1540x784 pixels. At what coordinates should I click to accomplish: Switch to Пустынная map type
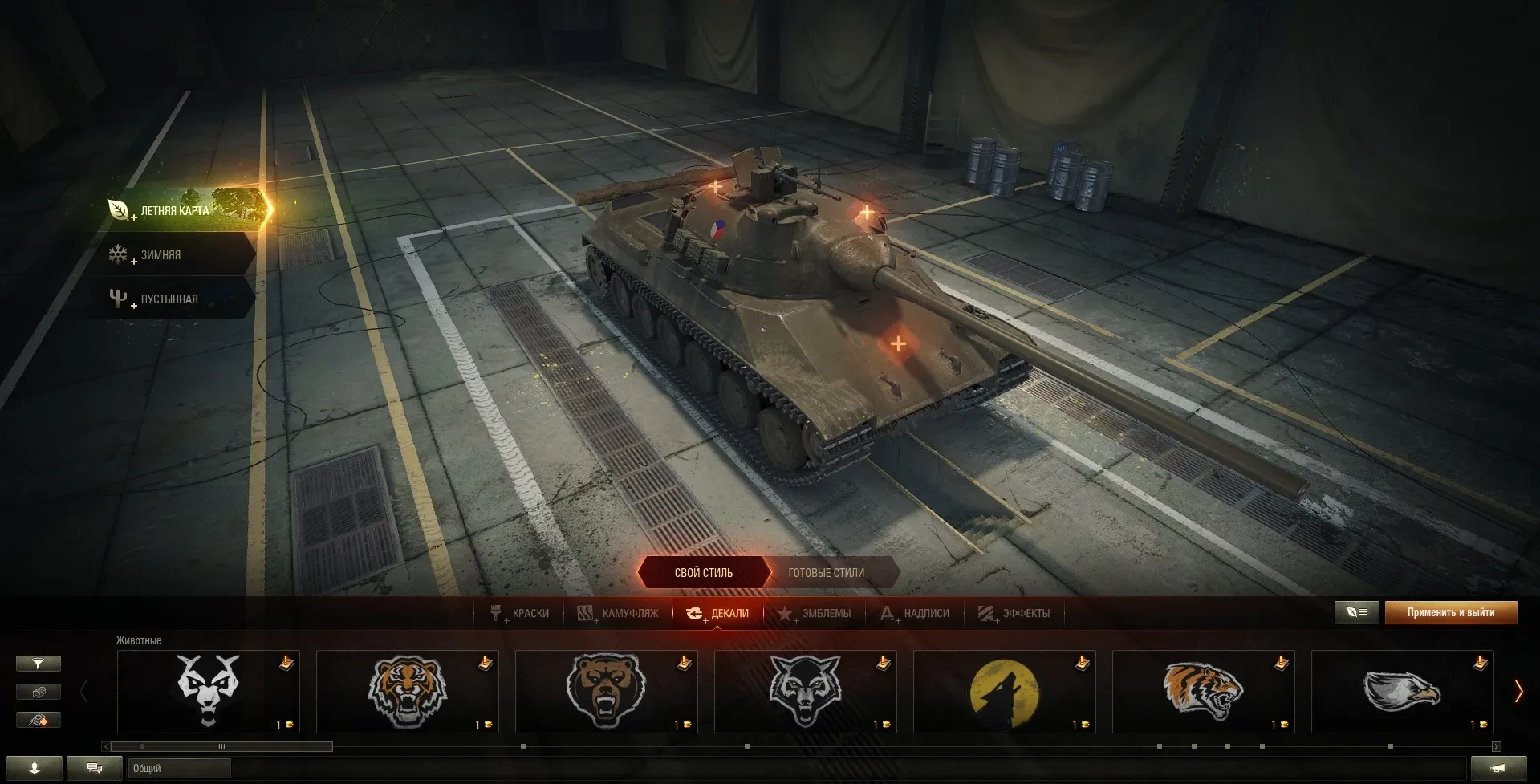coord(169,299)
